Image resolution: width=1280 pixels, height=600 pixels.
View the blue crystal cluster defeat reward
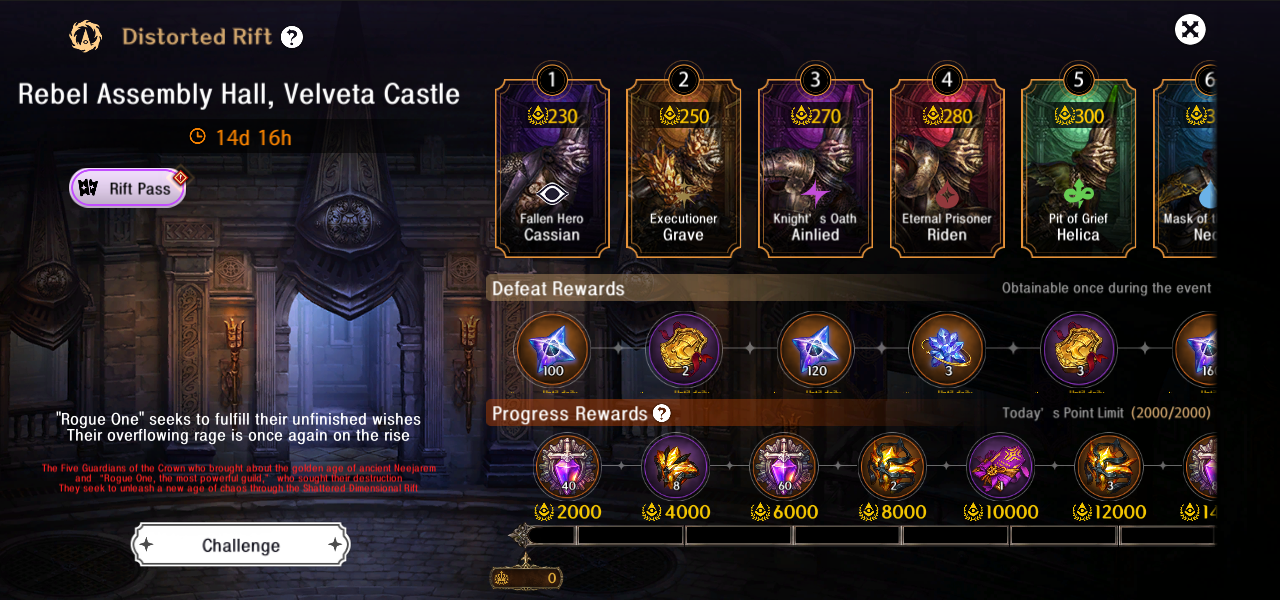point(946,350)
